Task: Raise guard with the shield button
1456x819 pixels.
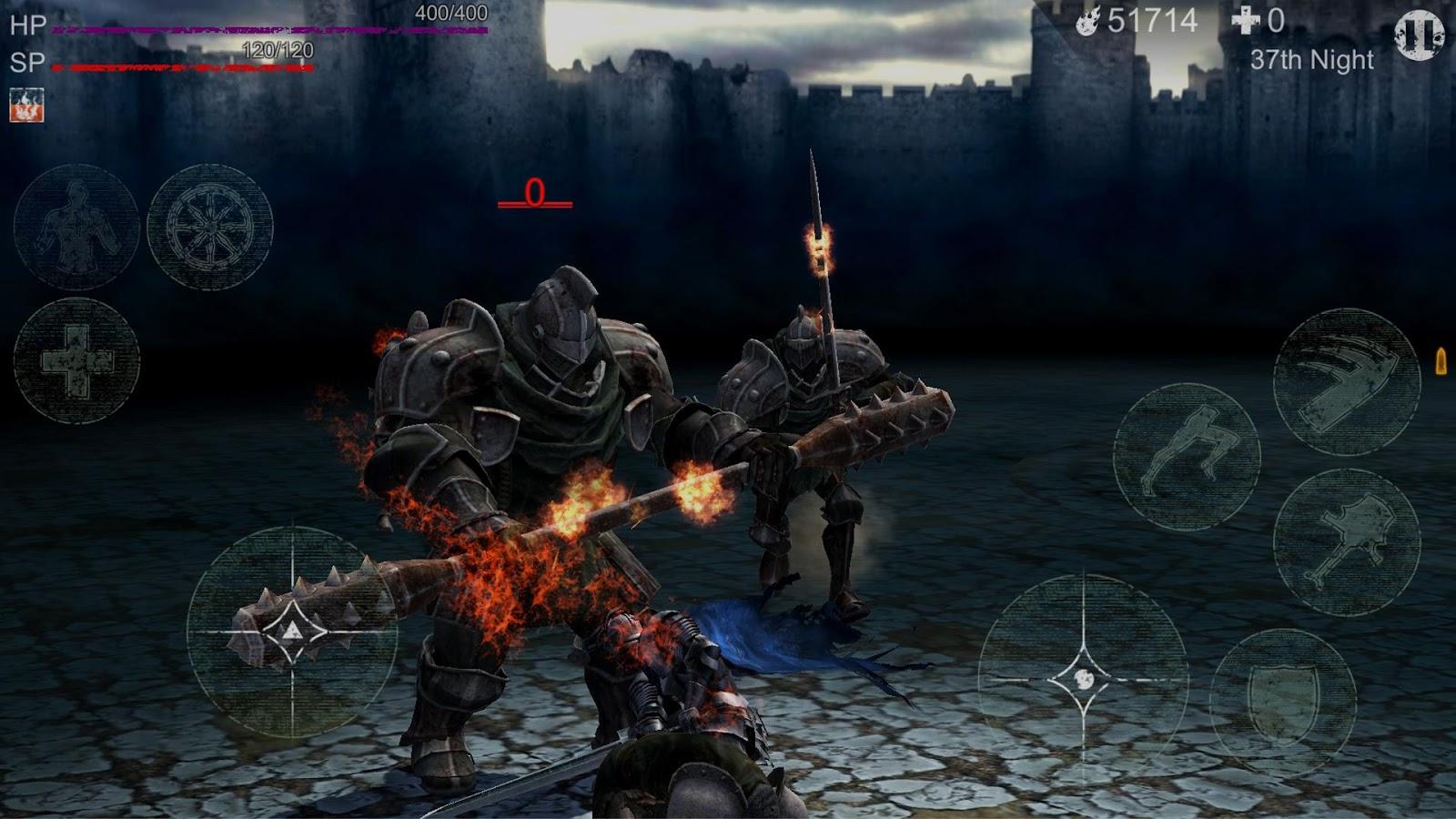Action: (x=1283, y=700)
